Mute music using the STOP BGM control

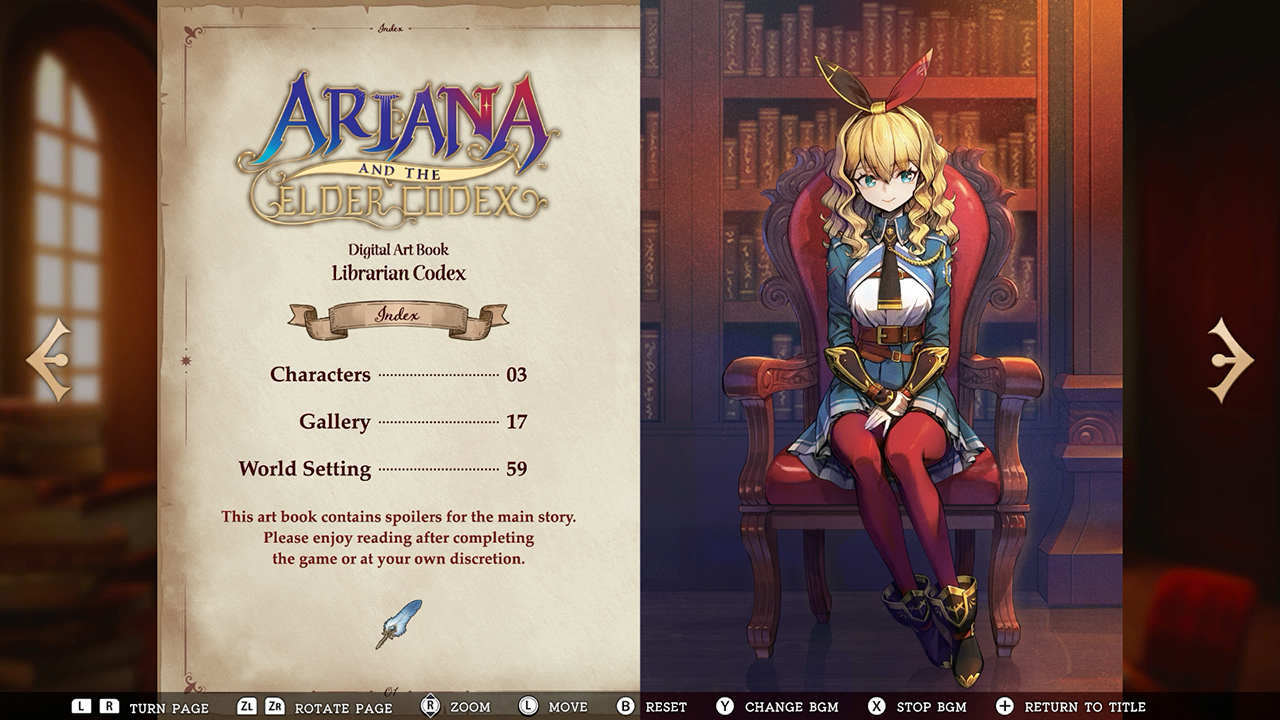[877, 706]
